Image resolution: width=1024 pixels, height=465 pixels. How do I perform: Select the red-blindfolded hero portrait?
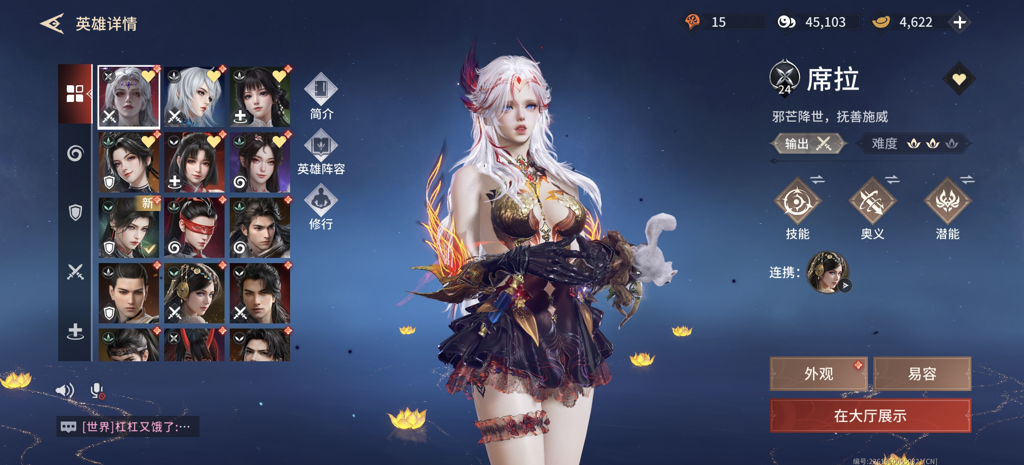click(x=195, y=228)
